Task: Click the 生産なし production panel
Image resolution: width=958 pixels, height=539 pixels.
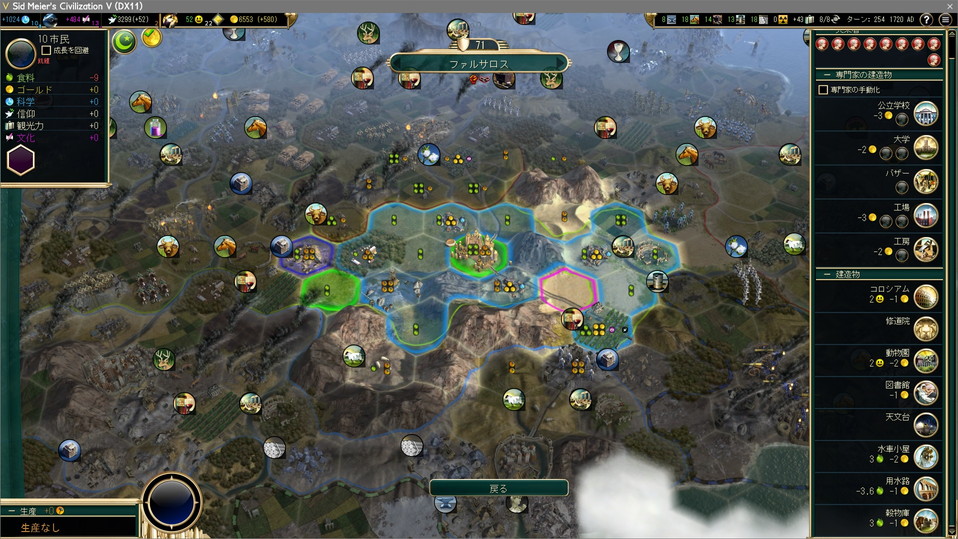Action: [x=68, y=526]
